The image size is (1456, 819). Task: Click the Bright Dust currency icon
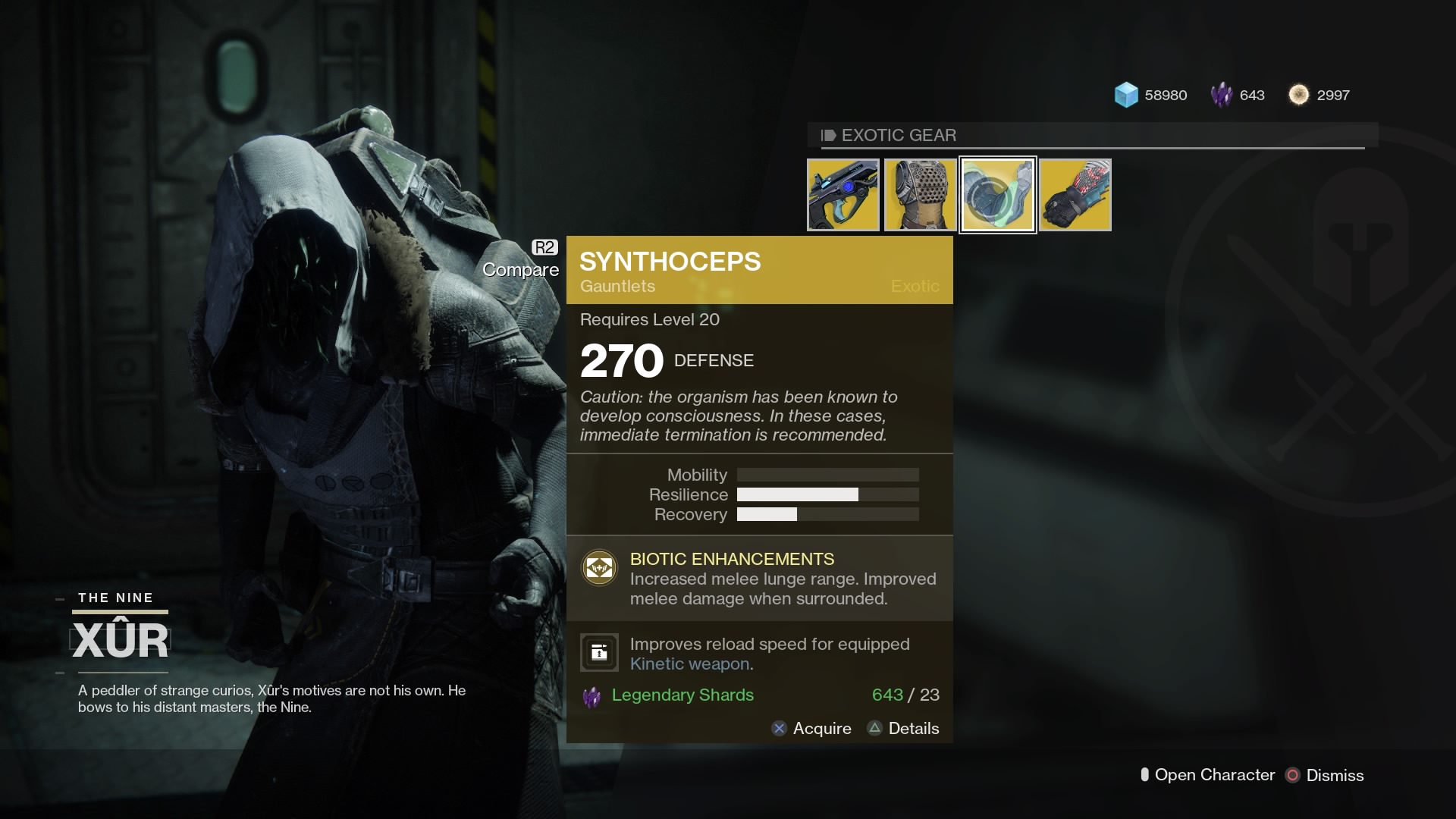pyautogui.click(x=1298, y=94)
